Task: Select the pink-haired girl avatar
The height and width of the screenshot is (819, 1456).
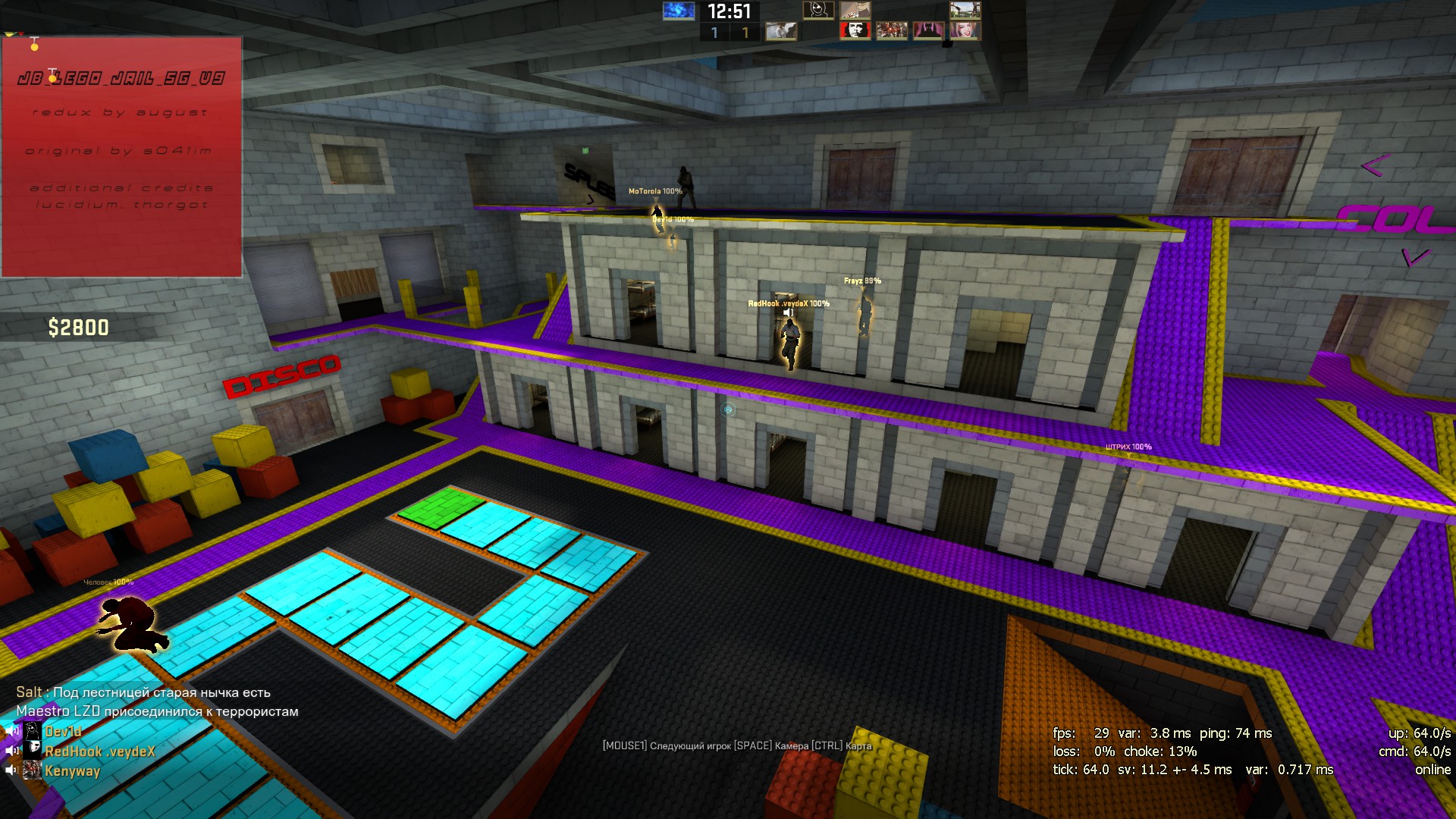Action: [965, 30]
